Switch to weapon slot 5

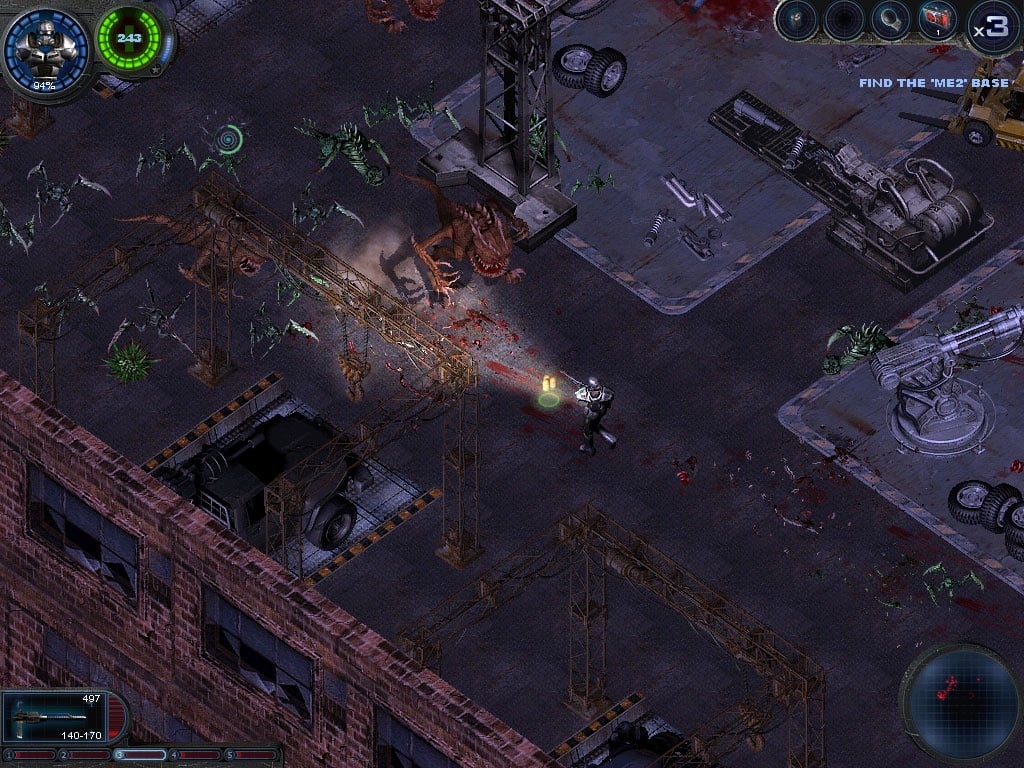(252, 755)
